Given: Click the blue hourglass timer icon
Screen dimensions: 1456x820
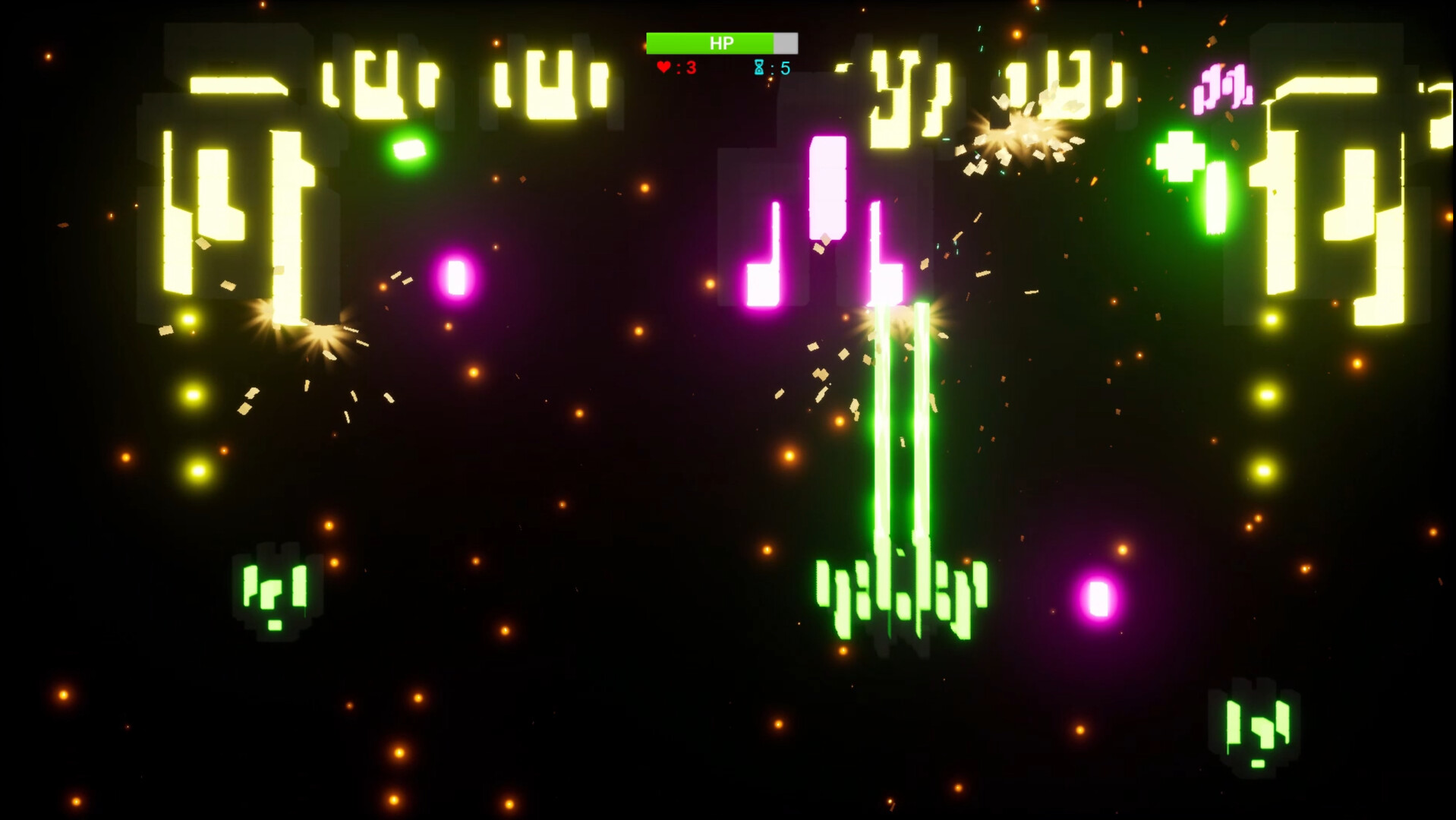Looking at the screenshot, I should [758, 67].
